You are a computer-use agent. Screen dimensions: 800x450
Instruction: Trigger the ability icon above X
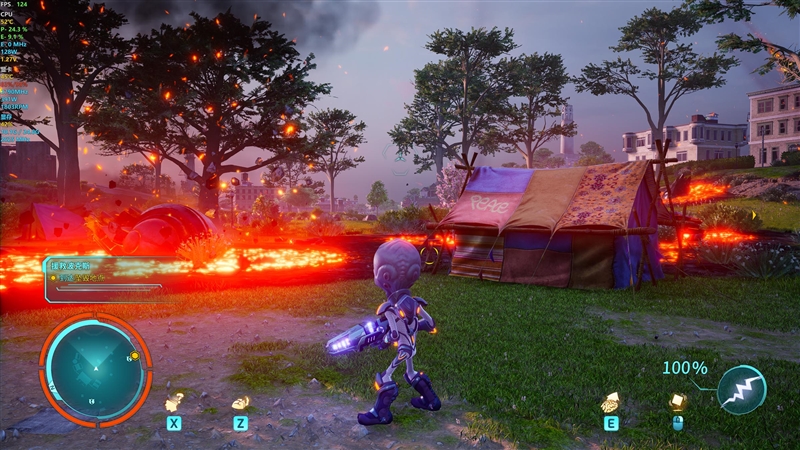(174, 402)
